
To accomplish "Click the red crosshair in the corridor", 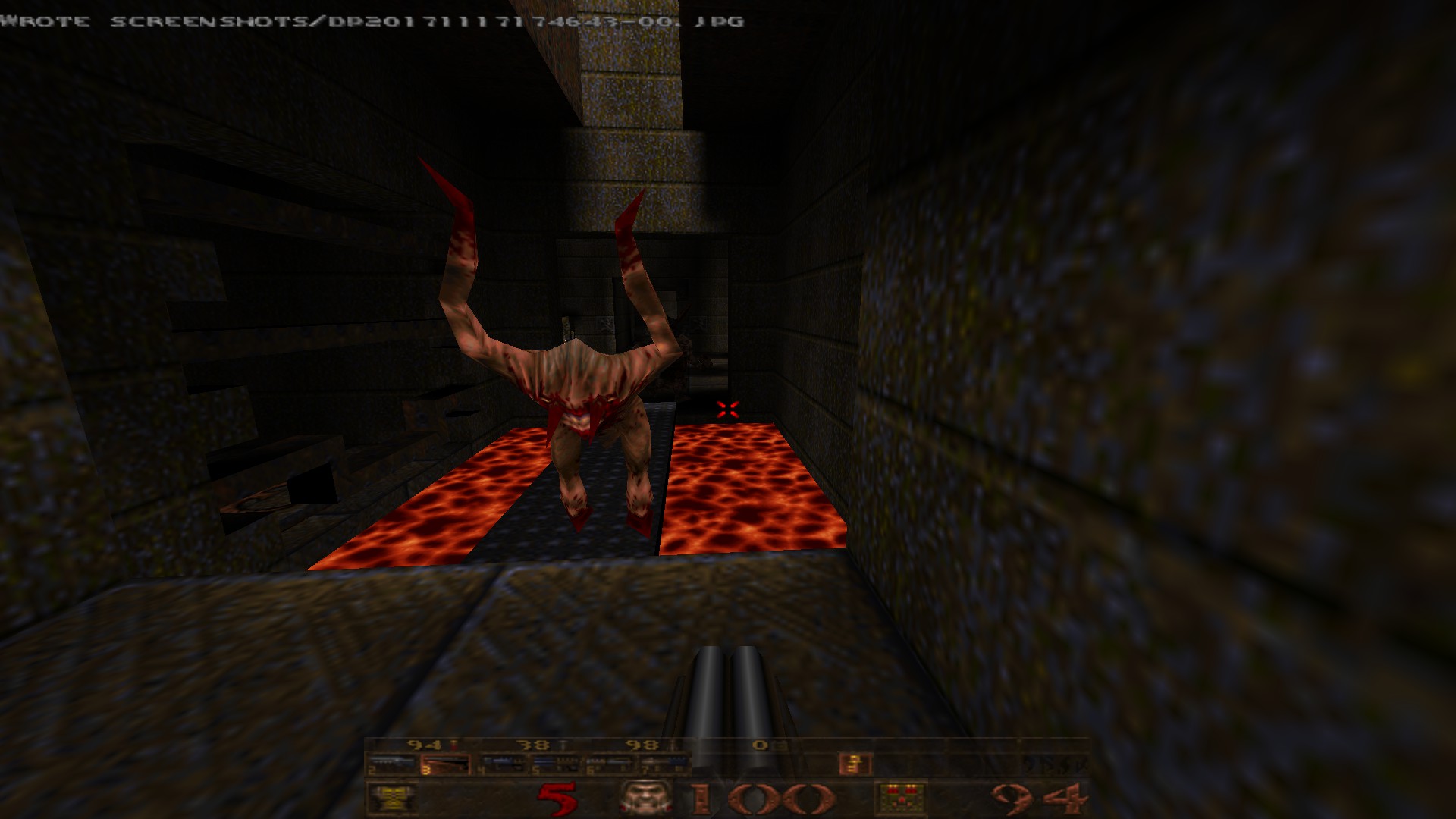I will tap(726, 409).
